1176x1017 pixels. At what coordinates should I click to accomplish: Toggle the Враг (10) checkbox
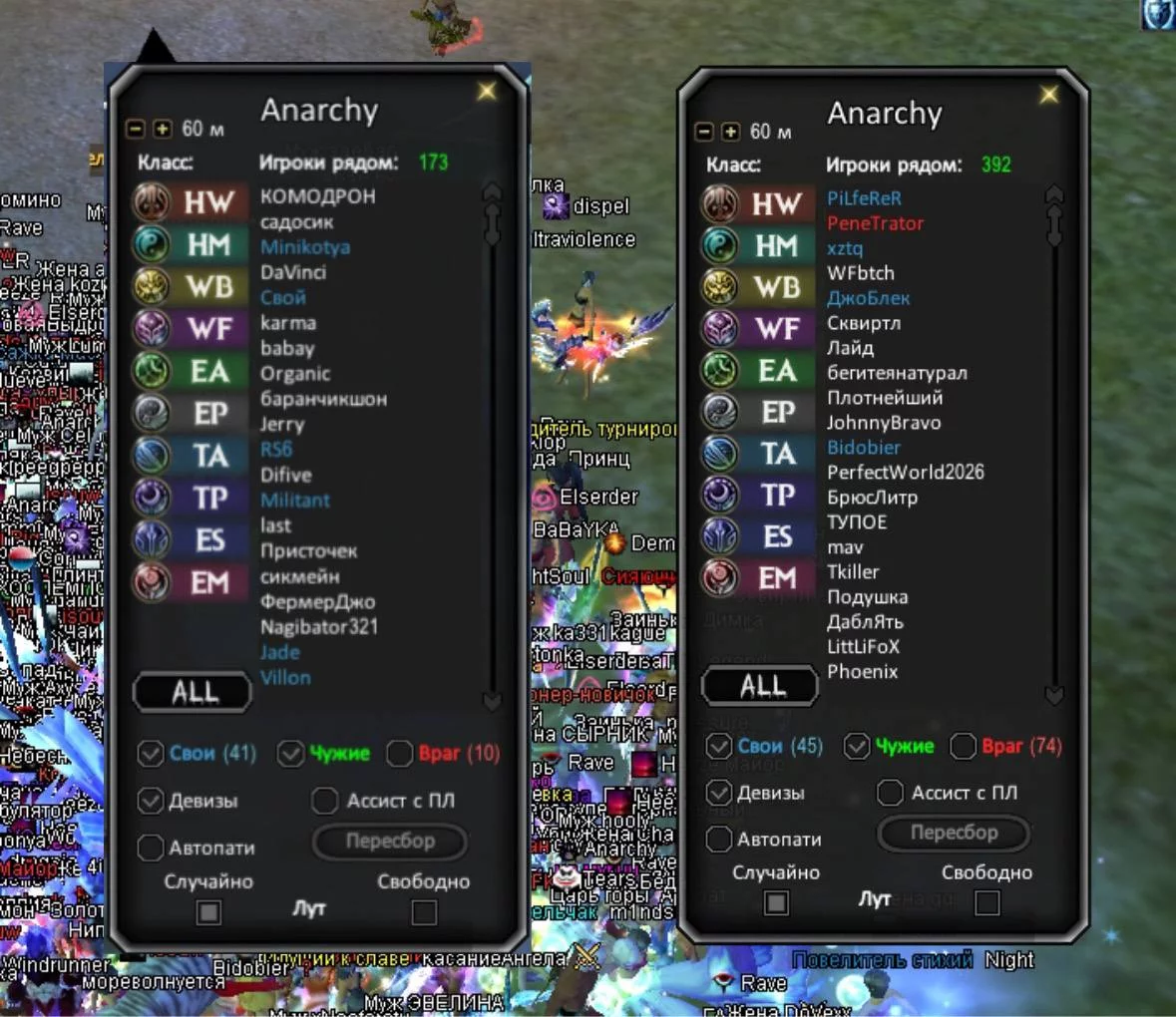[400, 754]
